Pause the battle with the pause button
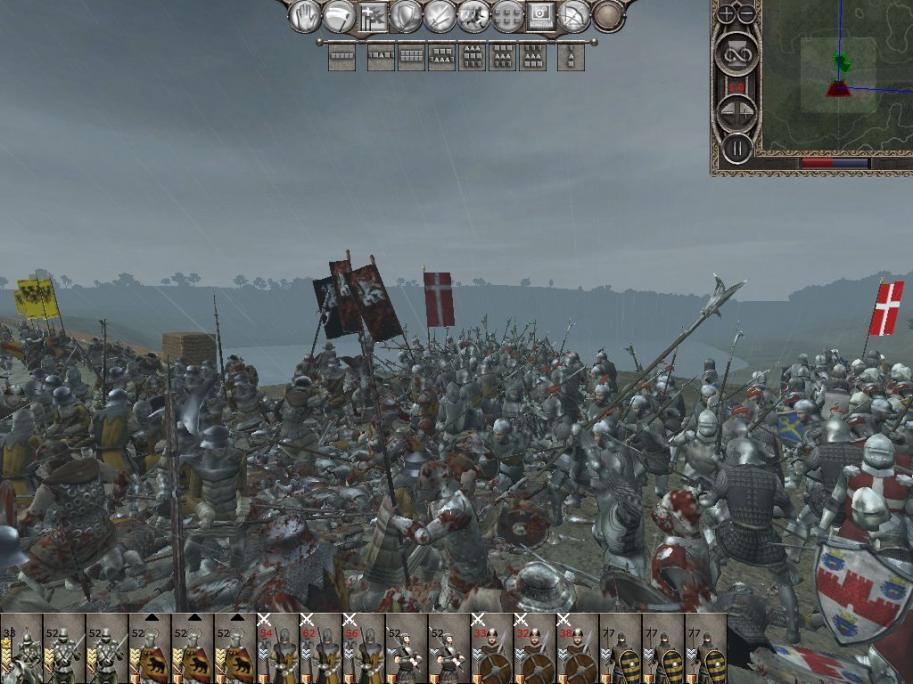Image resolution: width=913 pixels, height=684 pixels. click(x=736, y=148)
